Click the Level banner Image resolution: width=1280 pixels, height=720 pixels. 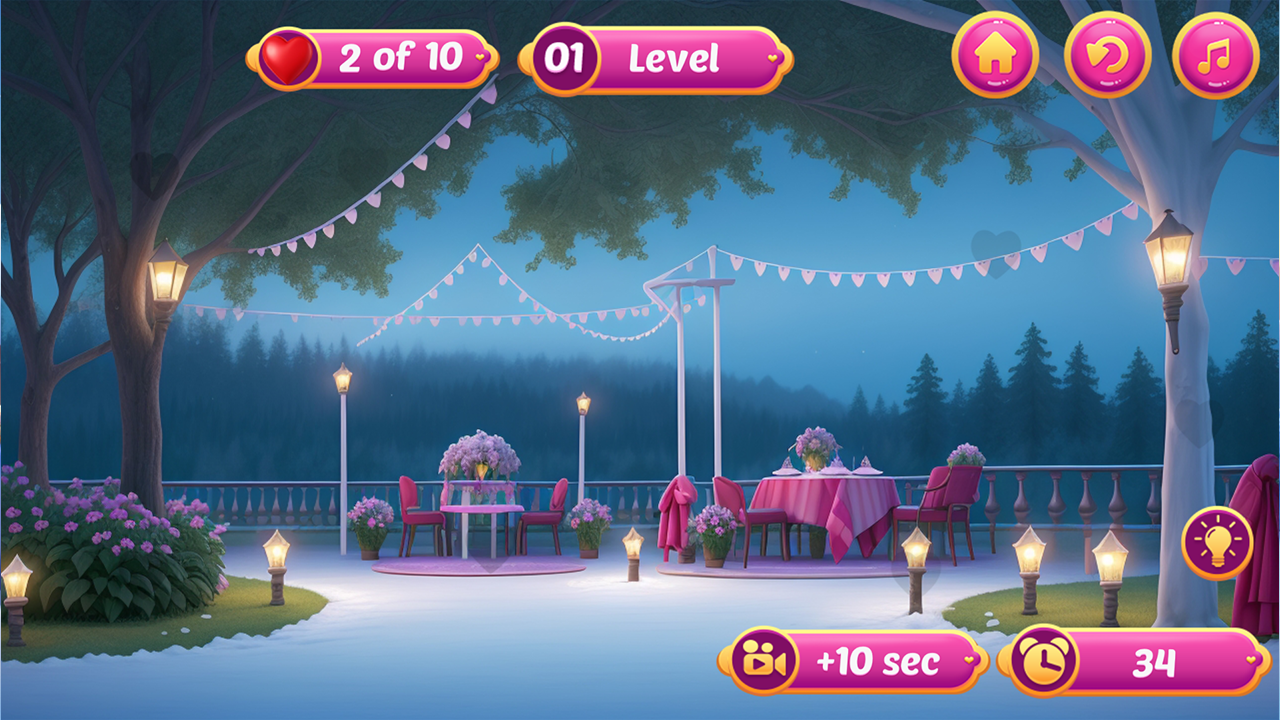pyautogui.click(x=675, y=58)
